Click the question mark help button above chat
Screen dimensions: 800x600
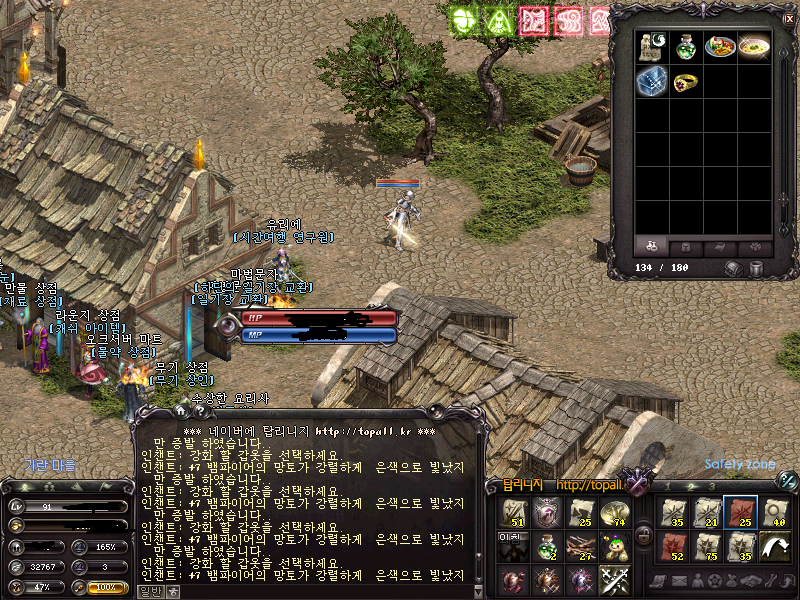[x=199, y=410]
